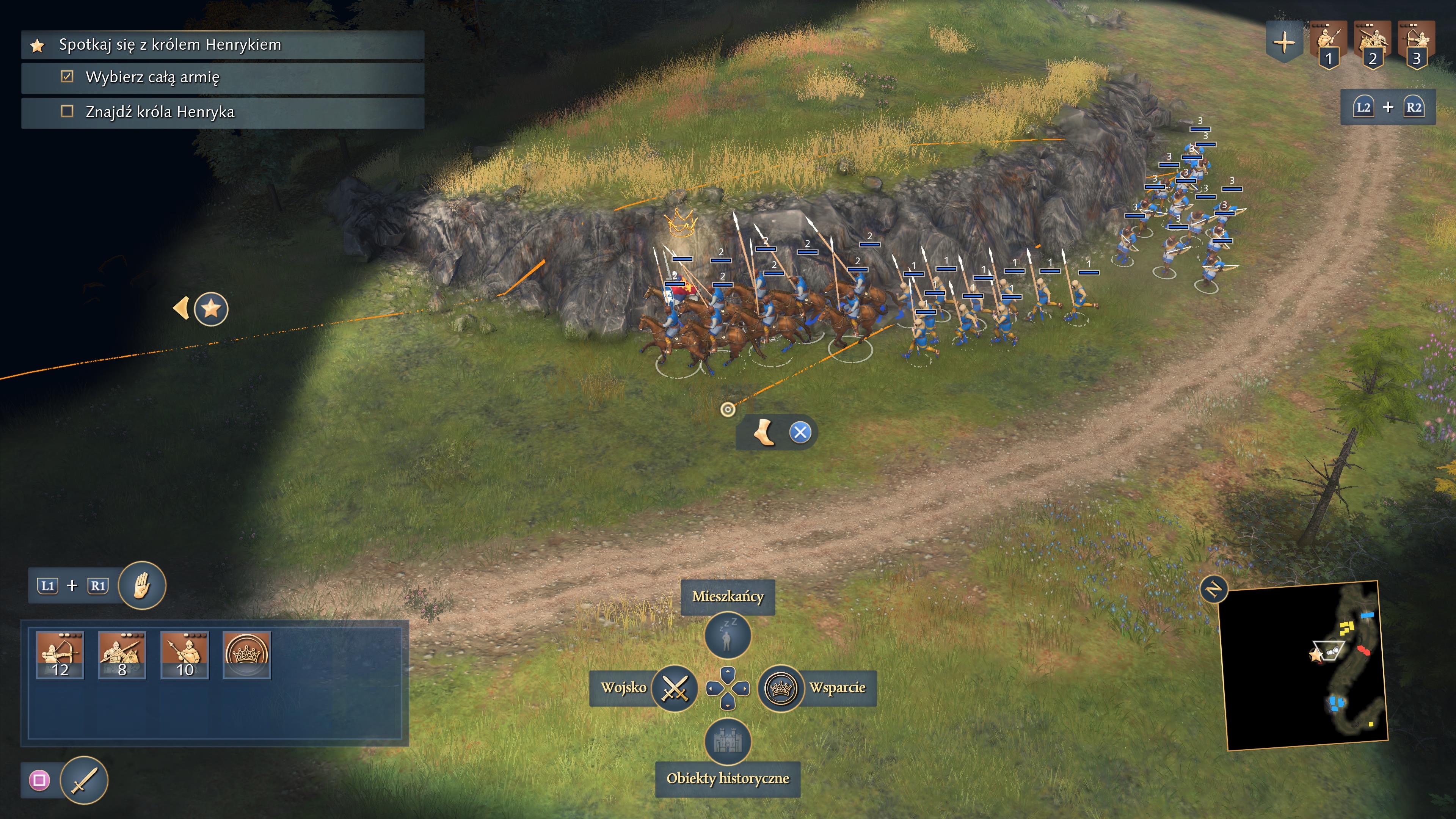The image size is (1456, 819).
Task: Activate the sword attack command
Action: pos(84,780)
